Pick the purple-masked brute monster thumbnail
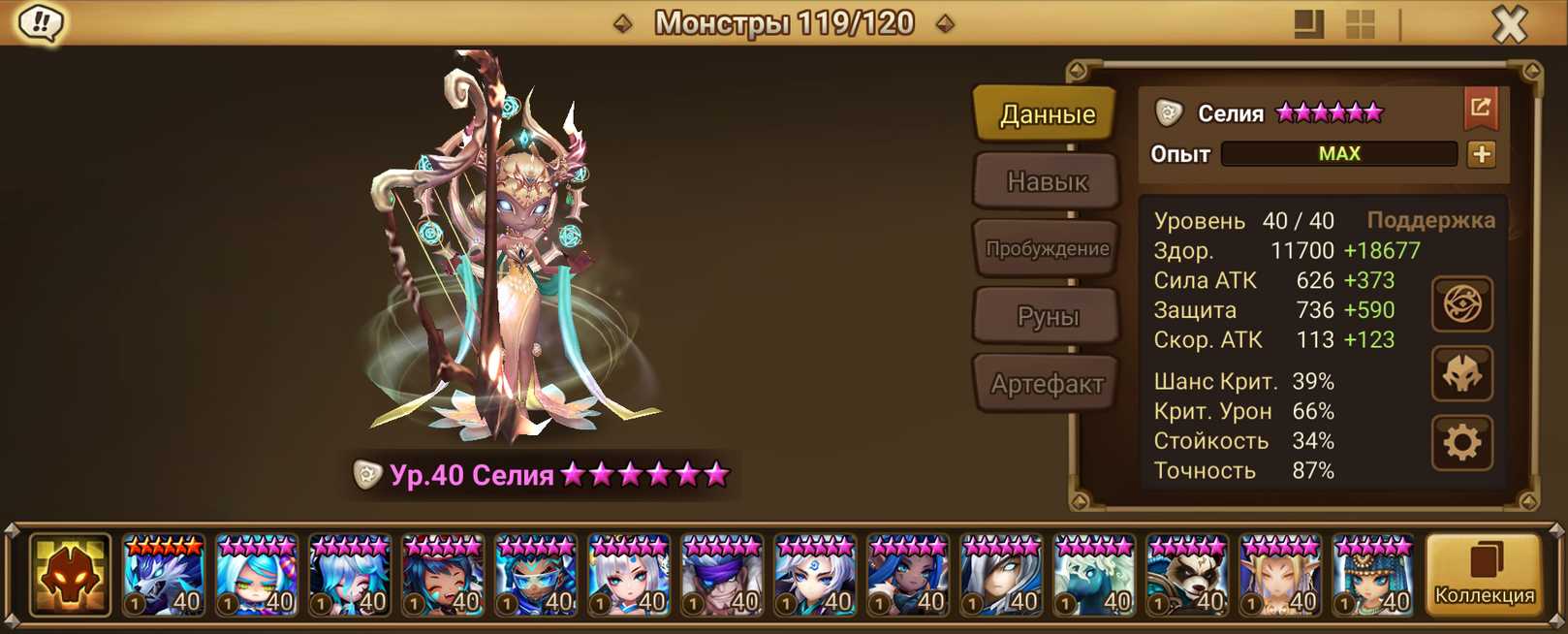1568x634 pixels. [x=722, y=576]
